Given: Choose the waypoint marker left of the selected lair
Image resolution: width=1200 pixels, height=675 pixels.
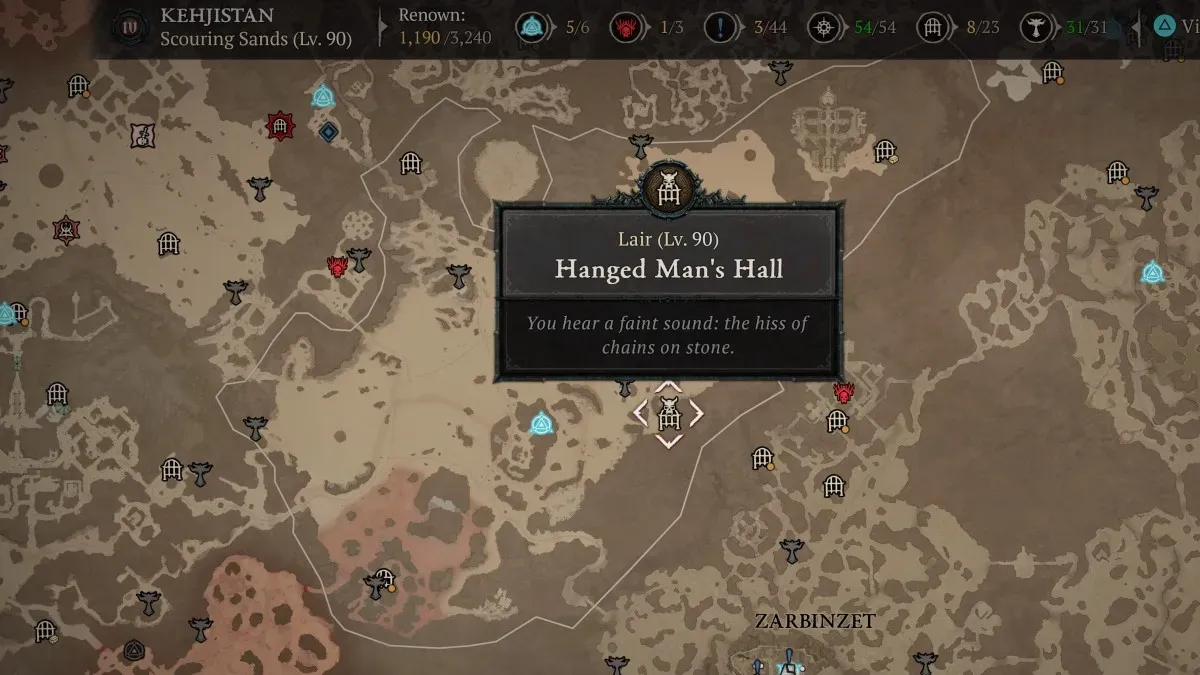Looking at the screenshot, I should (542, 422).
